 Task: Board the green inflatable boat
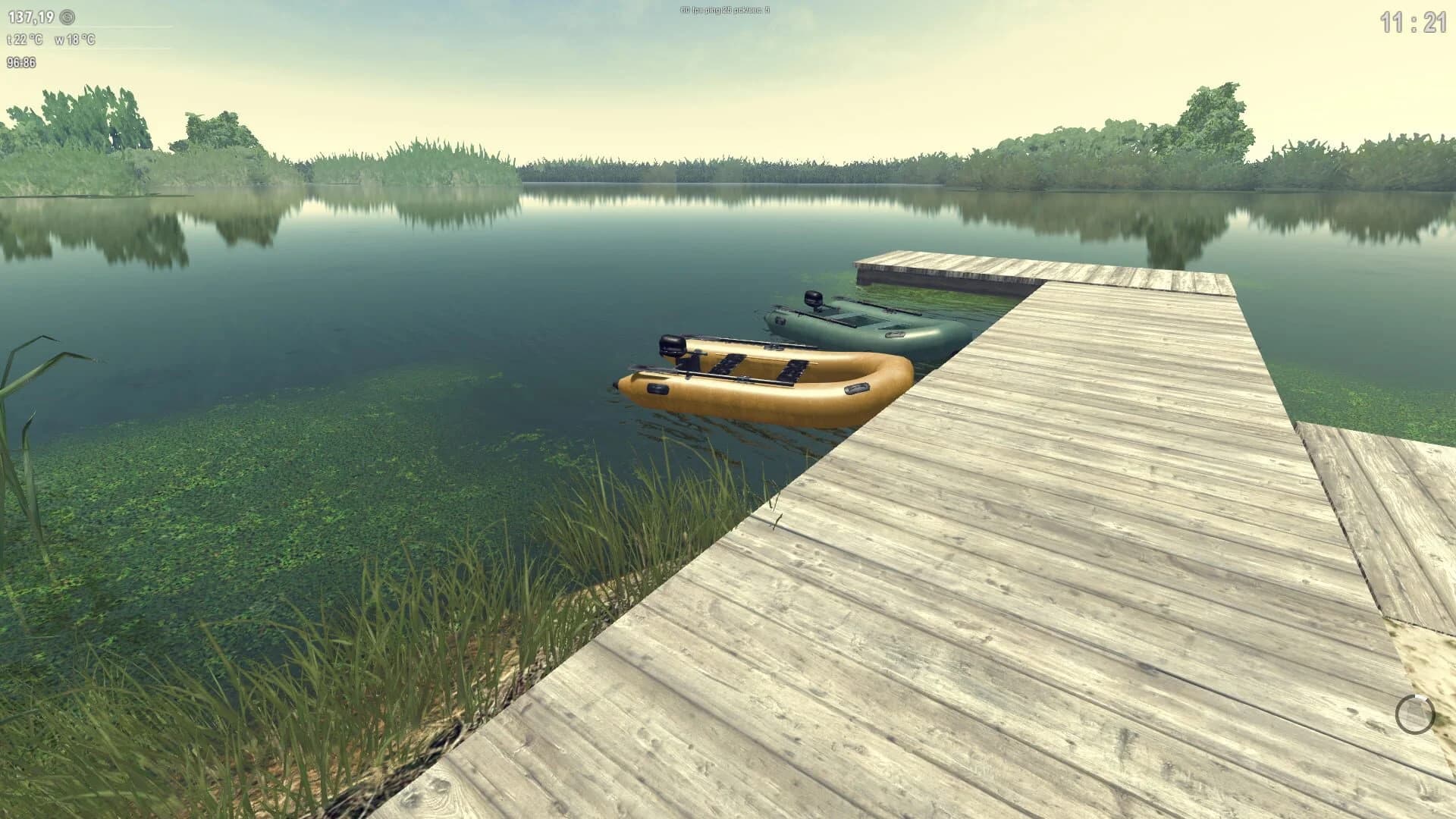click(864, 318)
